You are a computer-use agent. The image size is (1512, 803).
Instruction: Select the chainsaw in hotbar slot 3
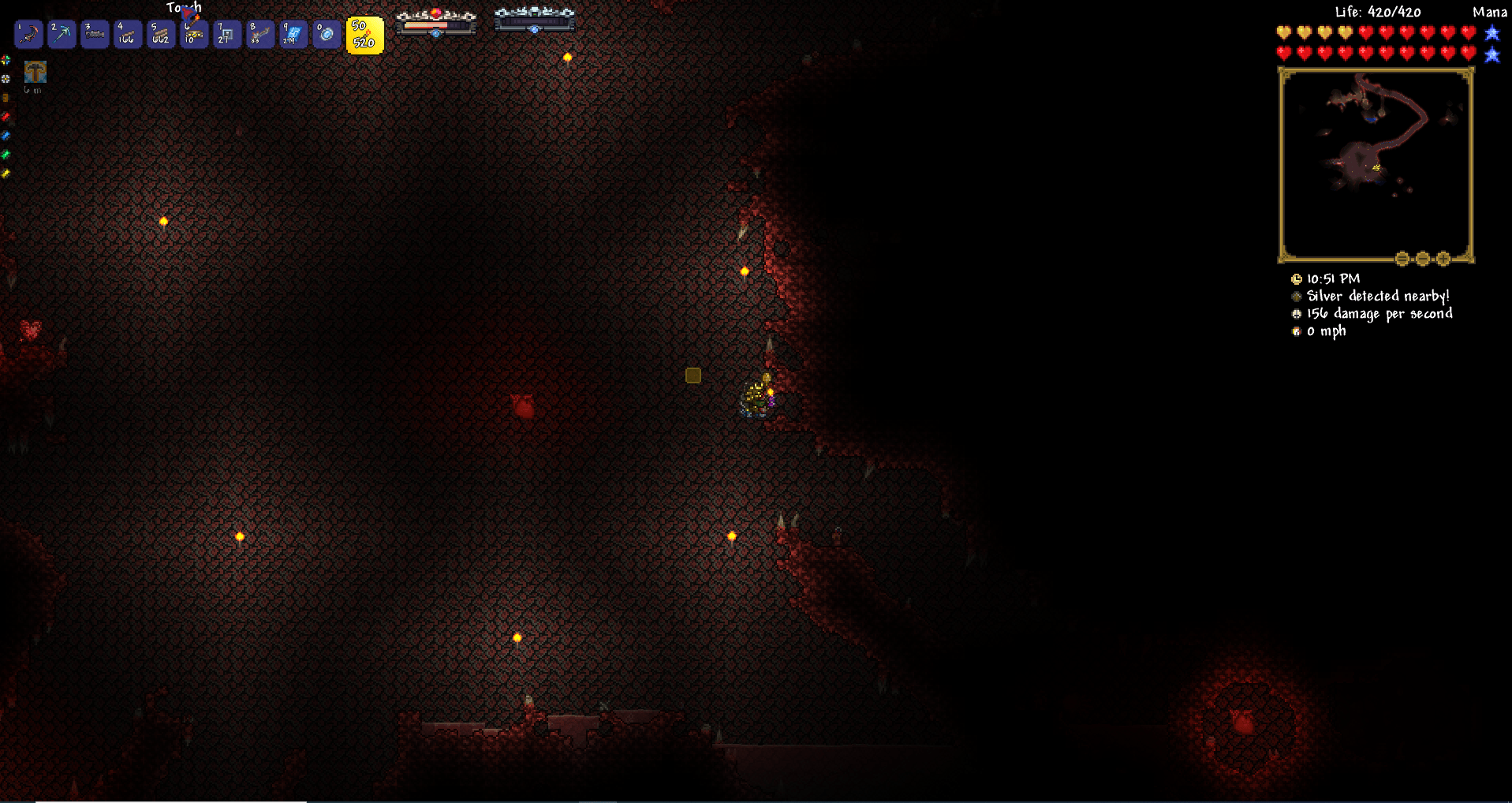tap(94, 35)
